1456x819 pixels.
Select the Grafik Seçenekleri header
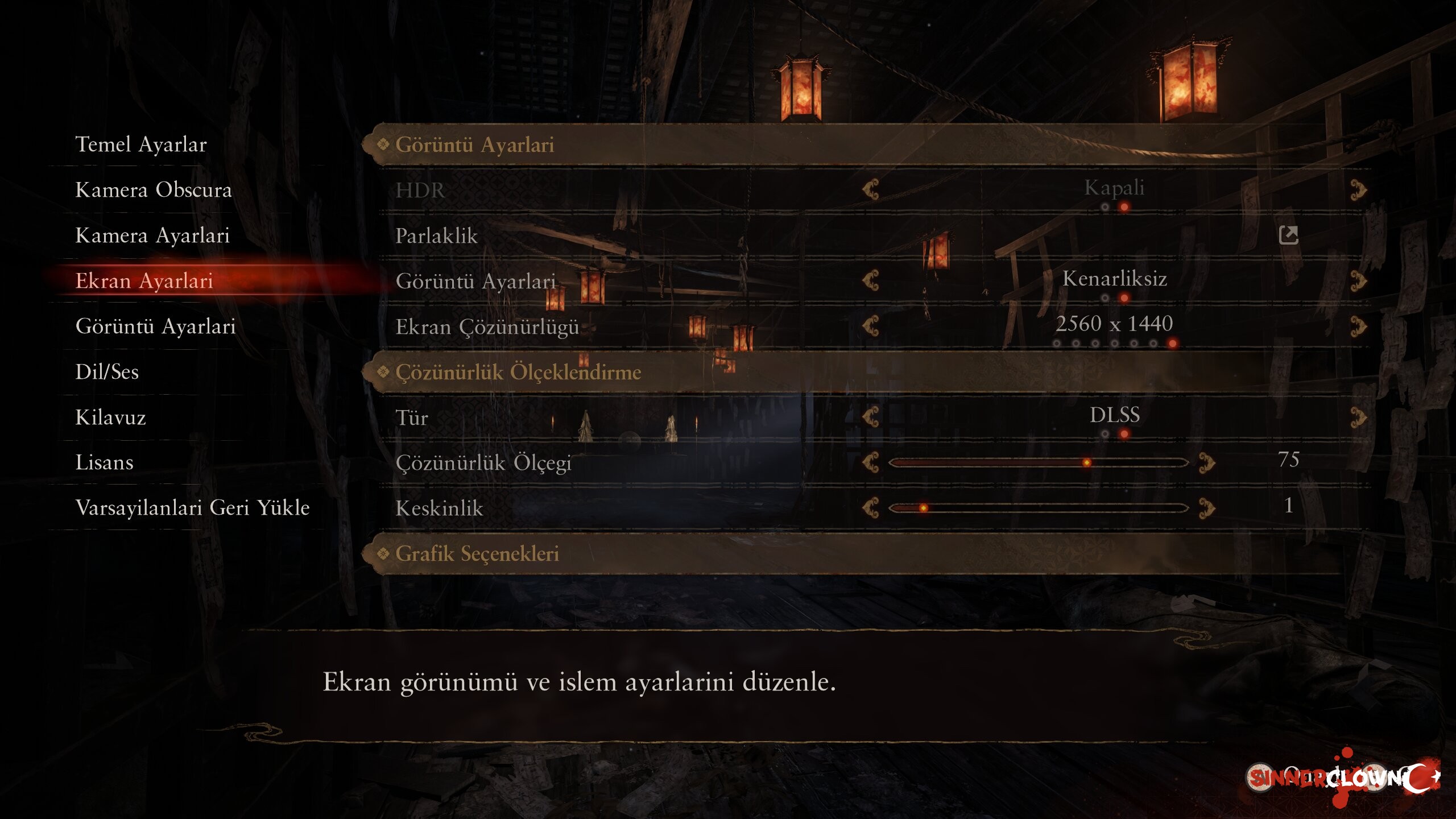tap(477, 553)
